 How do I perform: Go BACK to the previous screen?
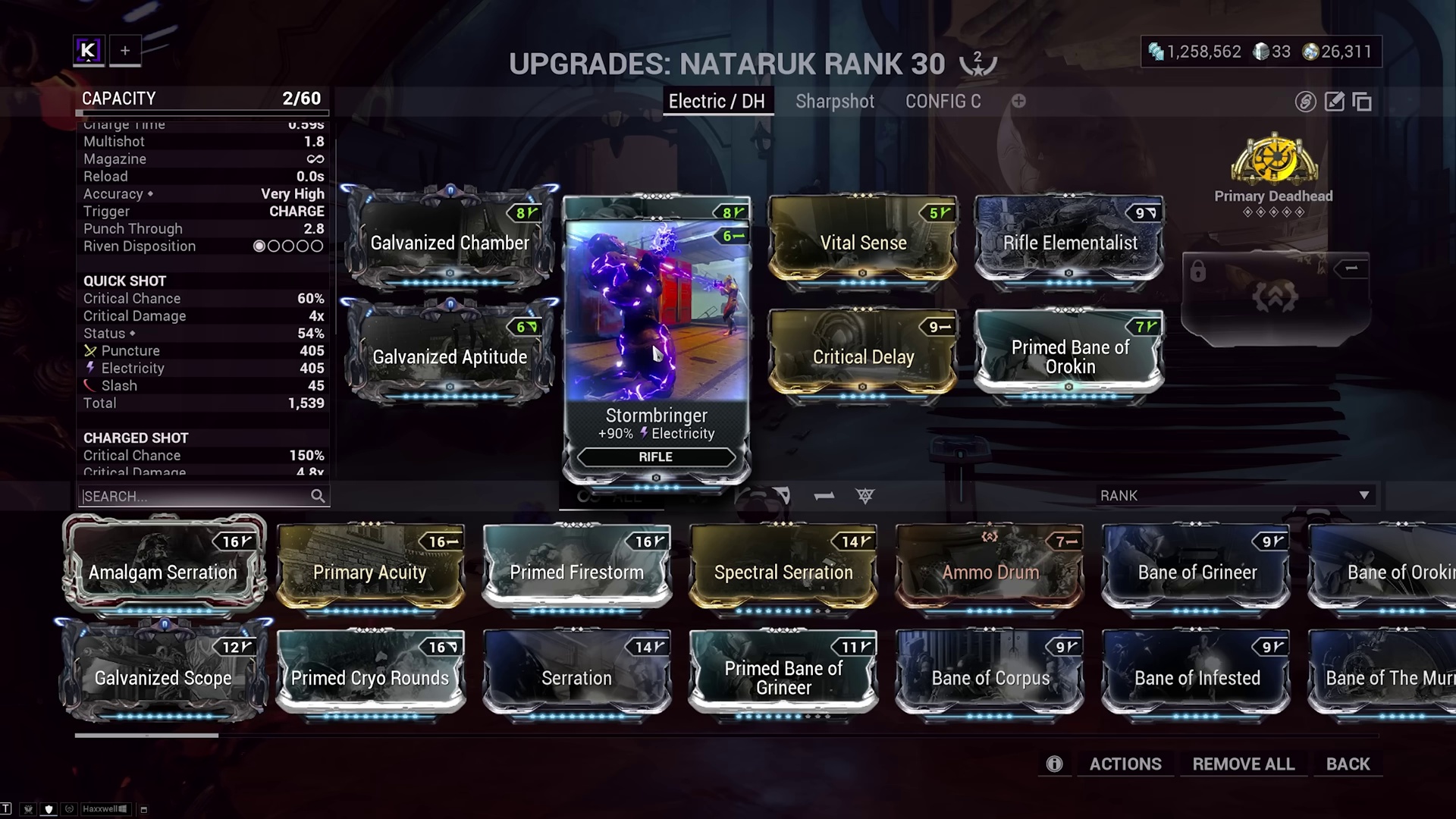coord(1348,764)
